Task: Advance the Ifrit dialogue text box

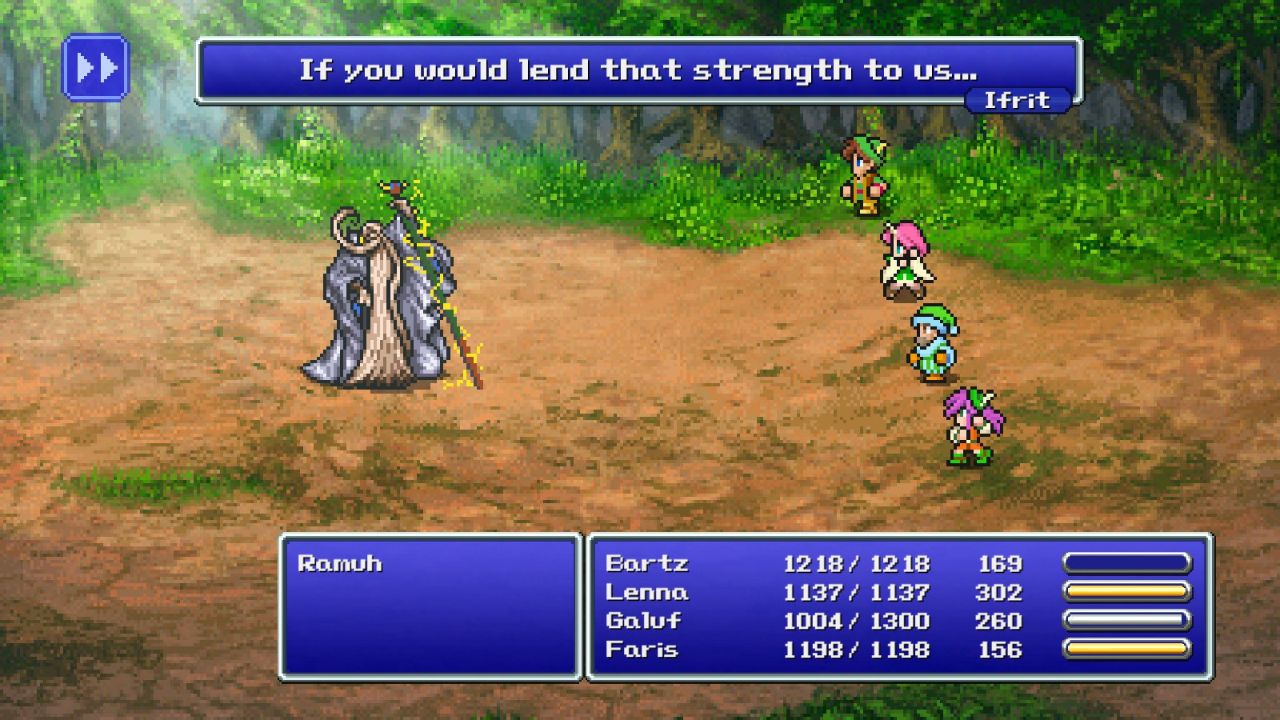Action: (x=640, y=68)
